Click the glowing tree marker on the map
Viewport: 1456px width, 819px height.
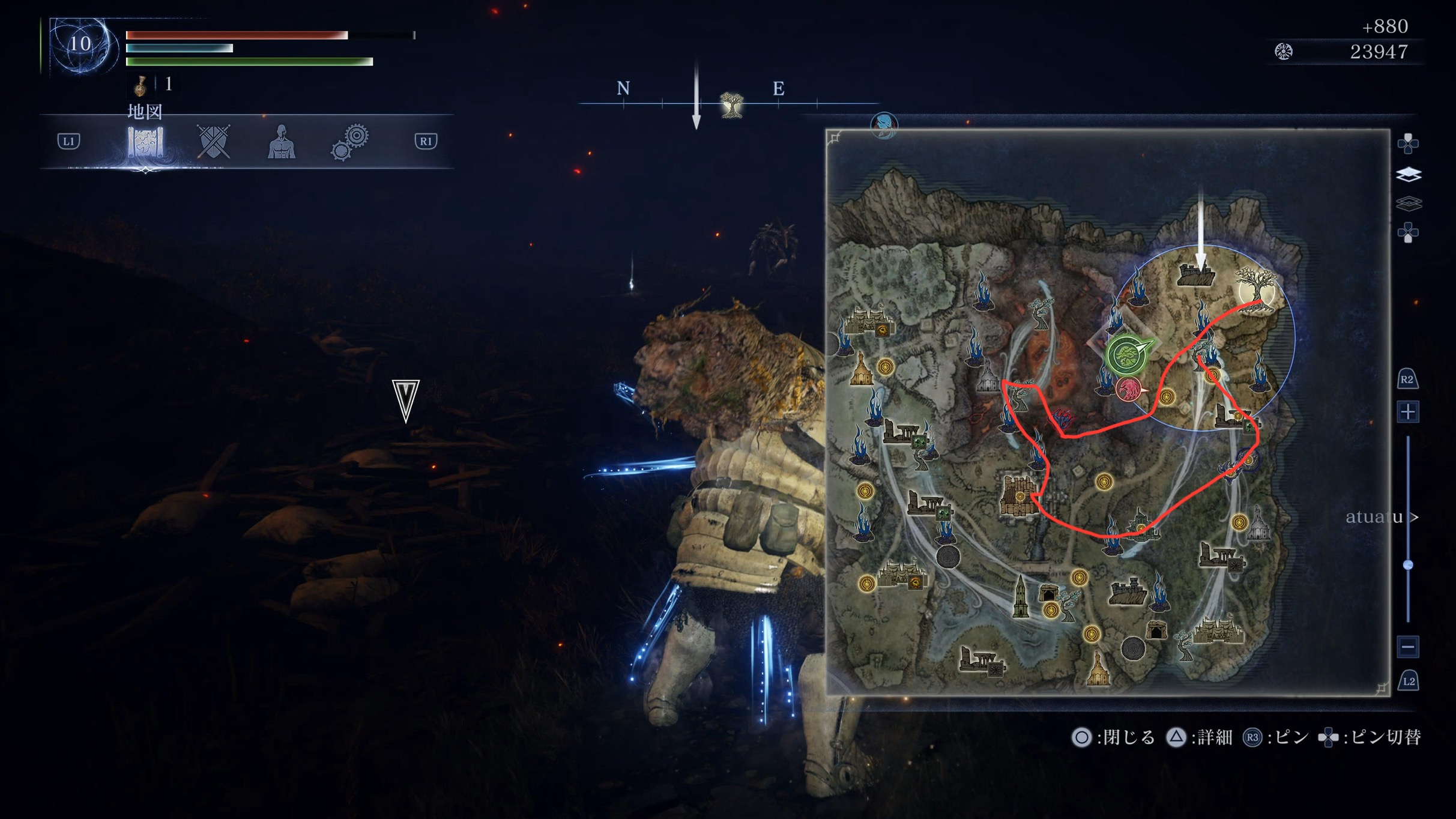coord(1256,289)
